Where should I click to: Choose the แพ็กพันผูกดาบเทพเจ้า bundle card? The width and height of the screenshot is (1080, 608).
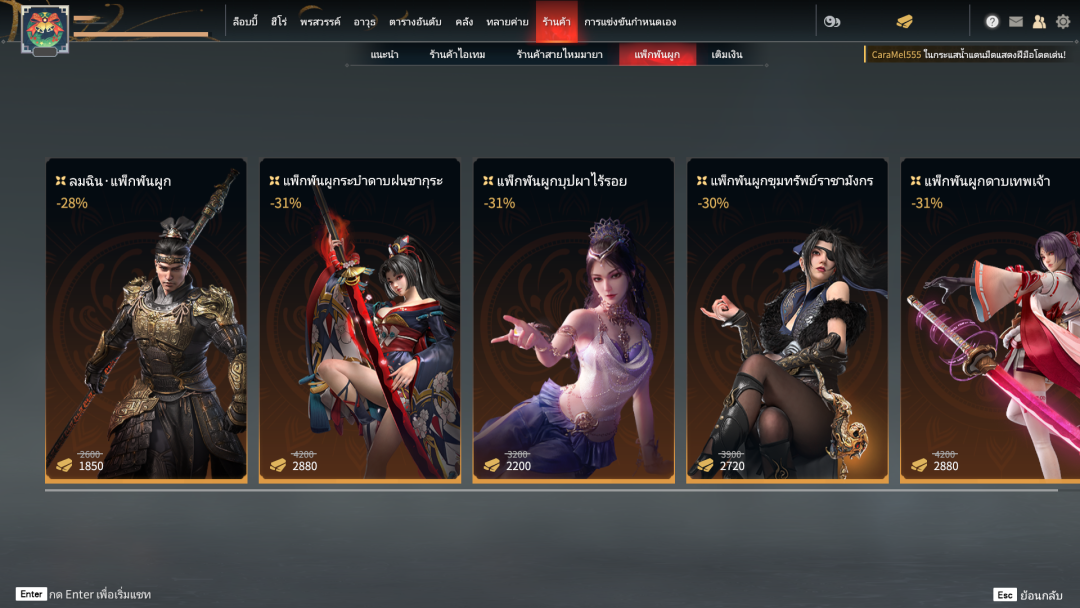tap(990, 320)
